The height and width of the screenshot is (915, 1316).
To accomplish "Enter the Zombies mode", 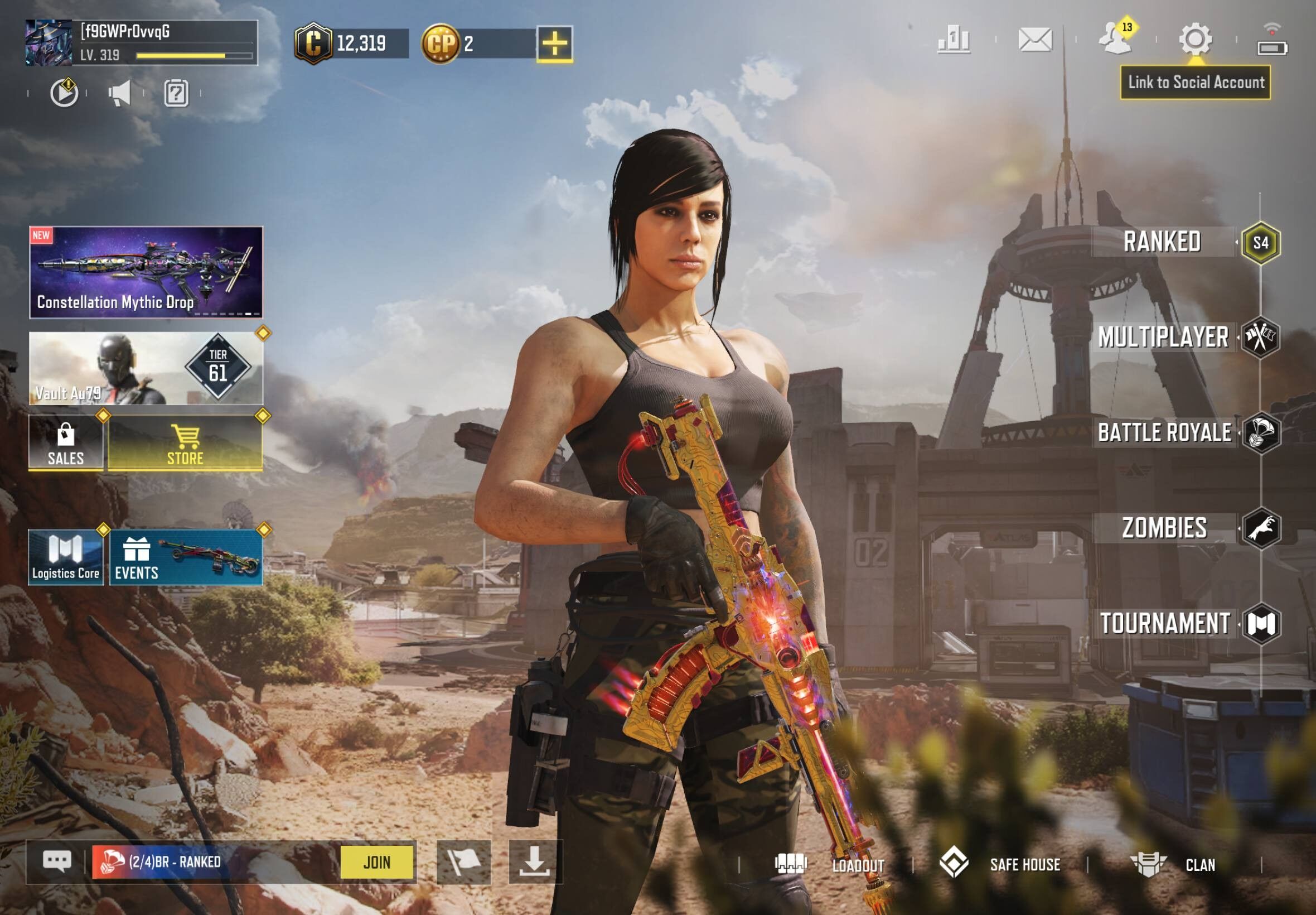I will point(1165,528).
